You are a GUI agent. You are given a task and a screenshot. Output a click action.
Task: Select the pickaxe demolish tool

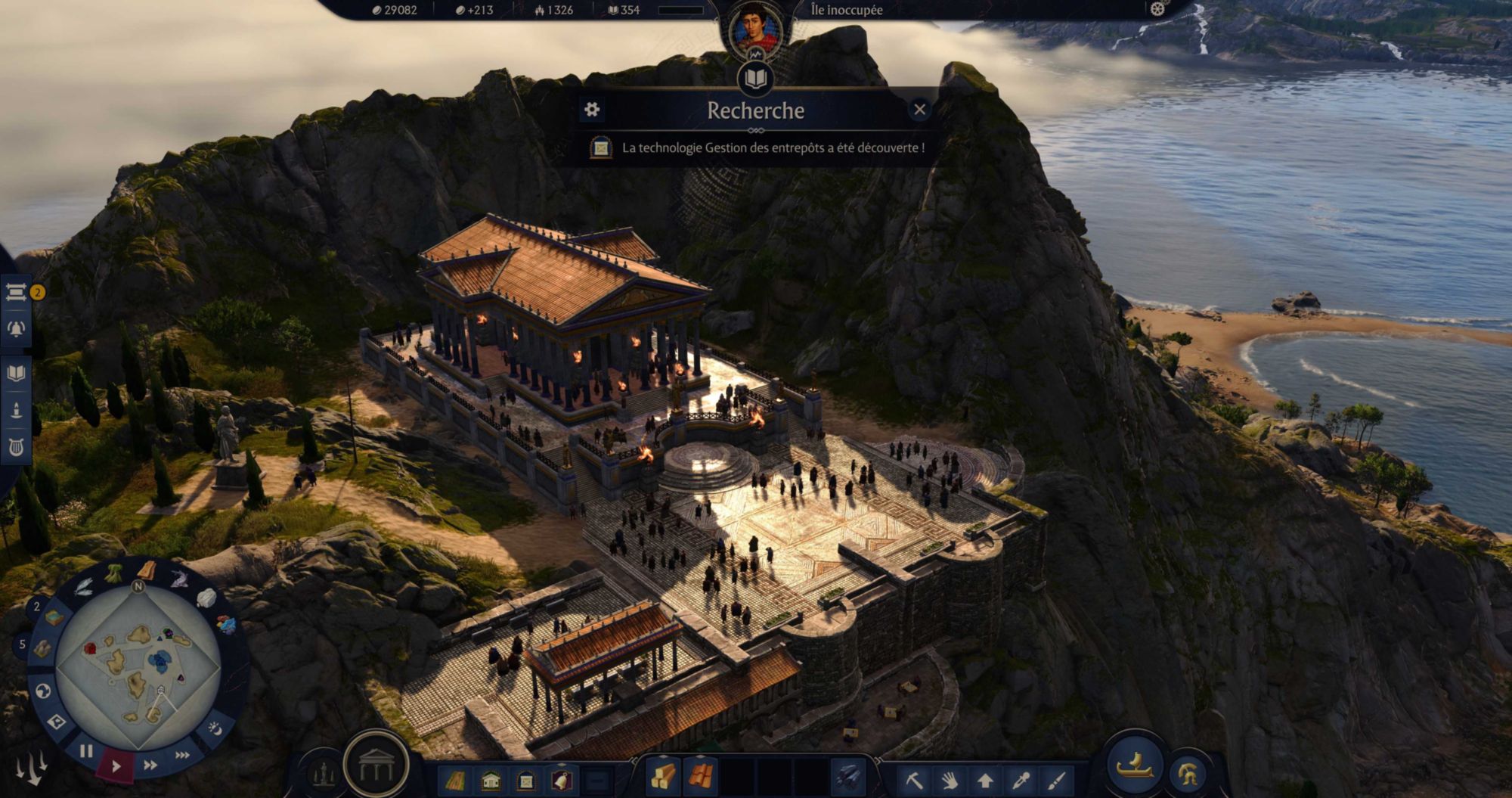pyautogui.click(x=914, y=779)
